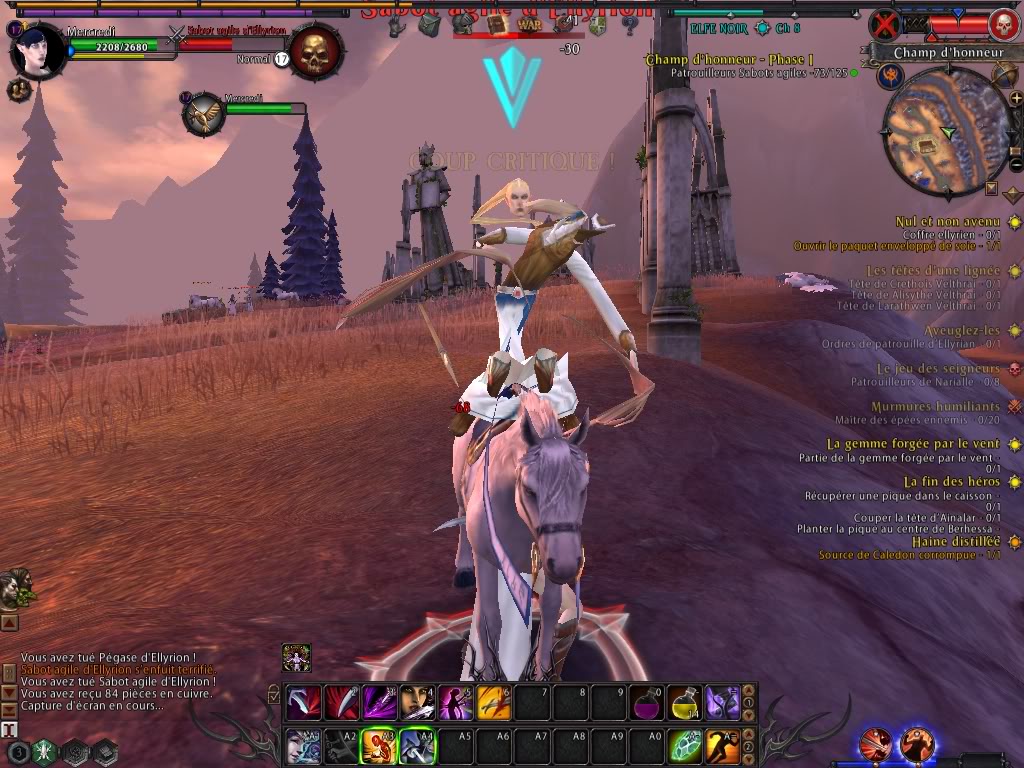Viewport: 1024px width, 768px height.
Task: Trigger the highlighted red figure ability A3
Action: pyautogui.click(x=380, y=745)
